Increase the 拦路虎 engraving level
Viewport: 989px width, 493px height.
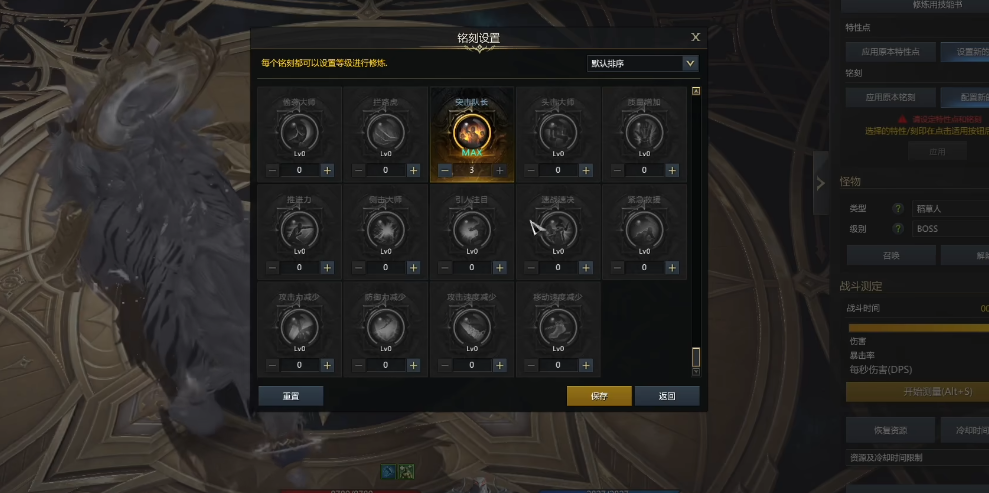413,170
